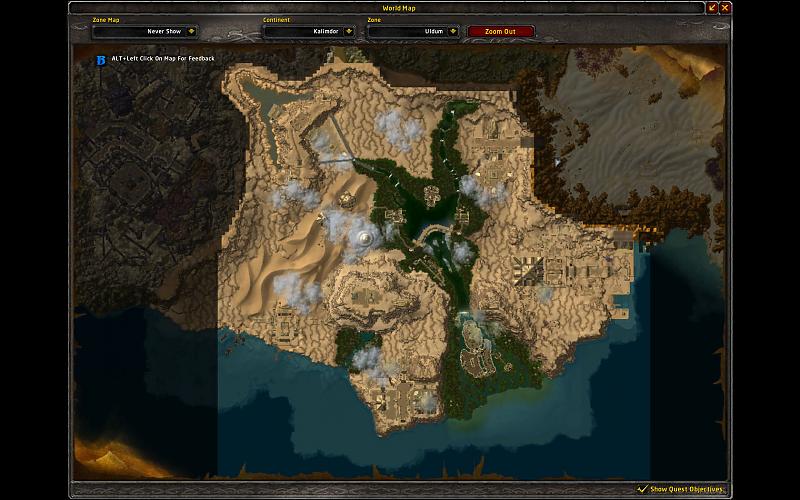Open the Continent dropdown set to Kalimdor

pyautogui.click(x=349, y=31)
